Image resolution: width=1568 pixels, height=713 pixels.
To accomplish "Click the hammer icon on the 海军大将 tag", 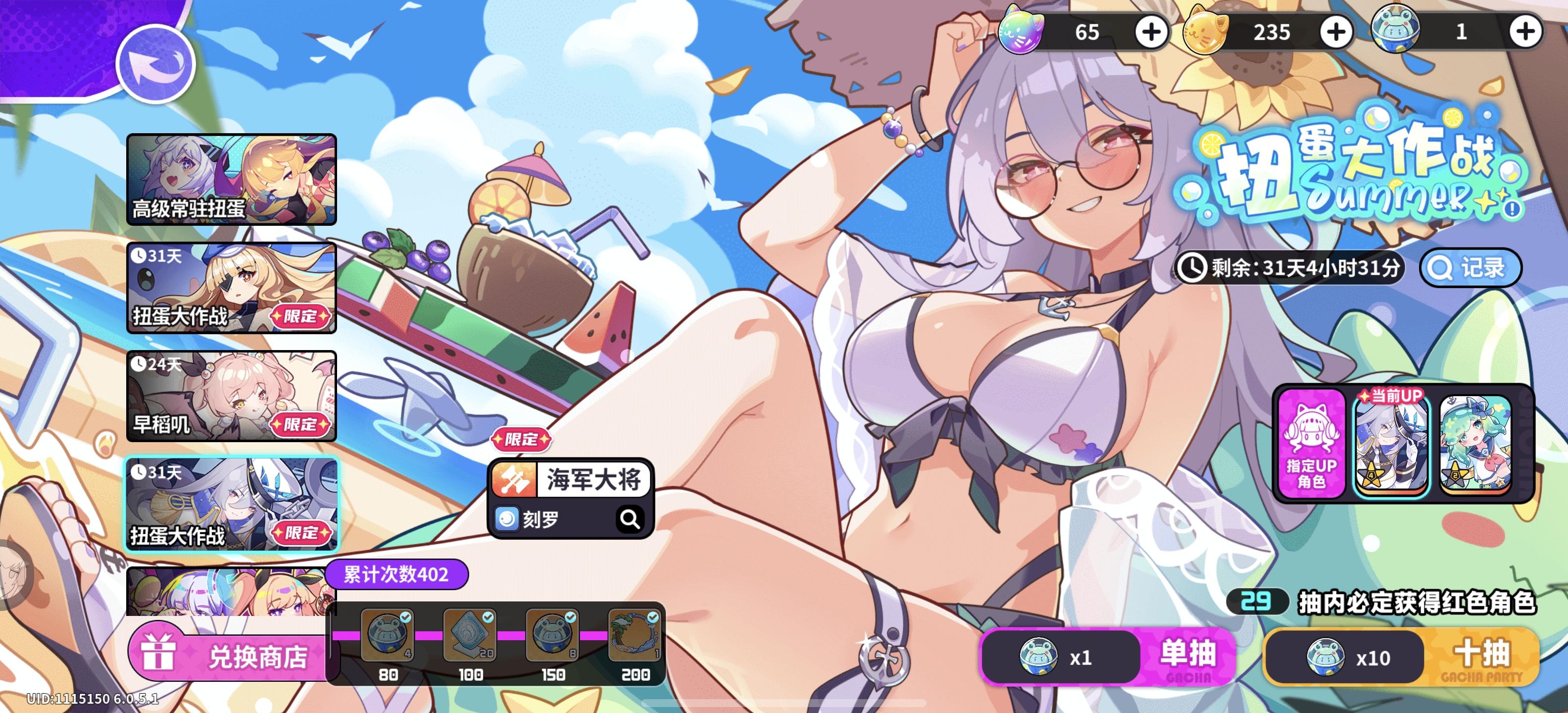I will [515, 479].
